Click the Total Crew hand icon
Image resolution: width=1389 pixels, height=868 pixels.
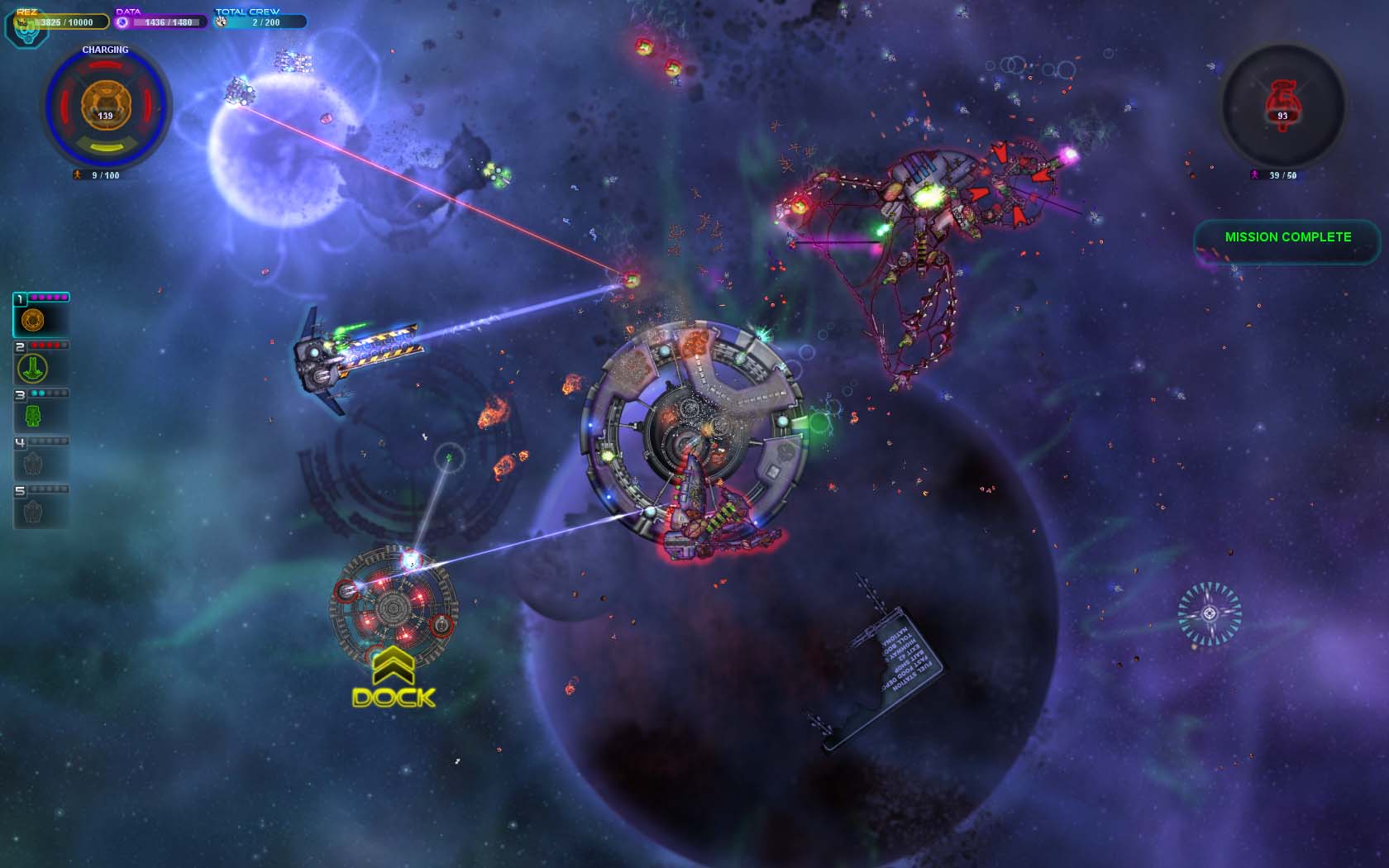pos(222,23)
